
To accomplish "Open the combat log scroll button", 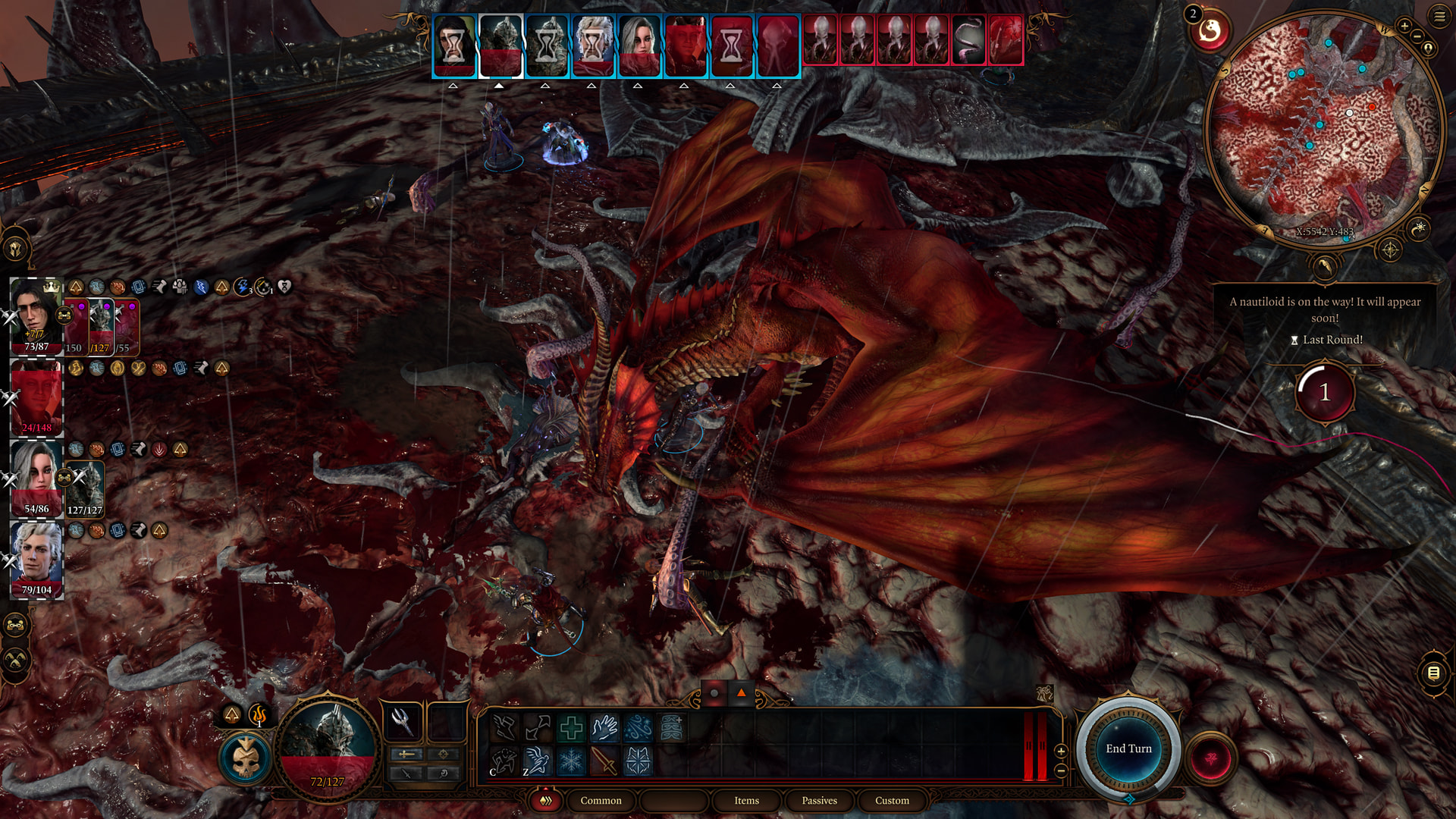I will point(1433,673).
